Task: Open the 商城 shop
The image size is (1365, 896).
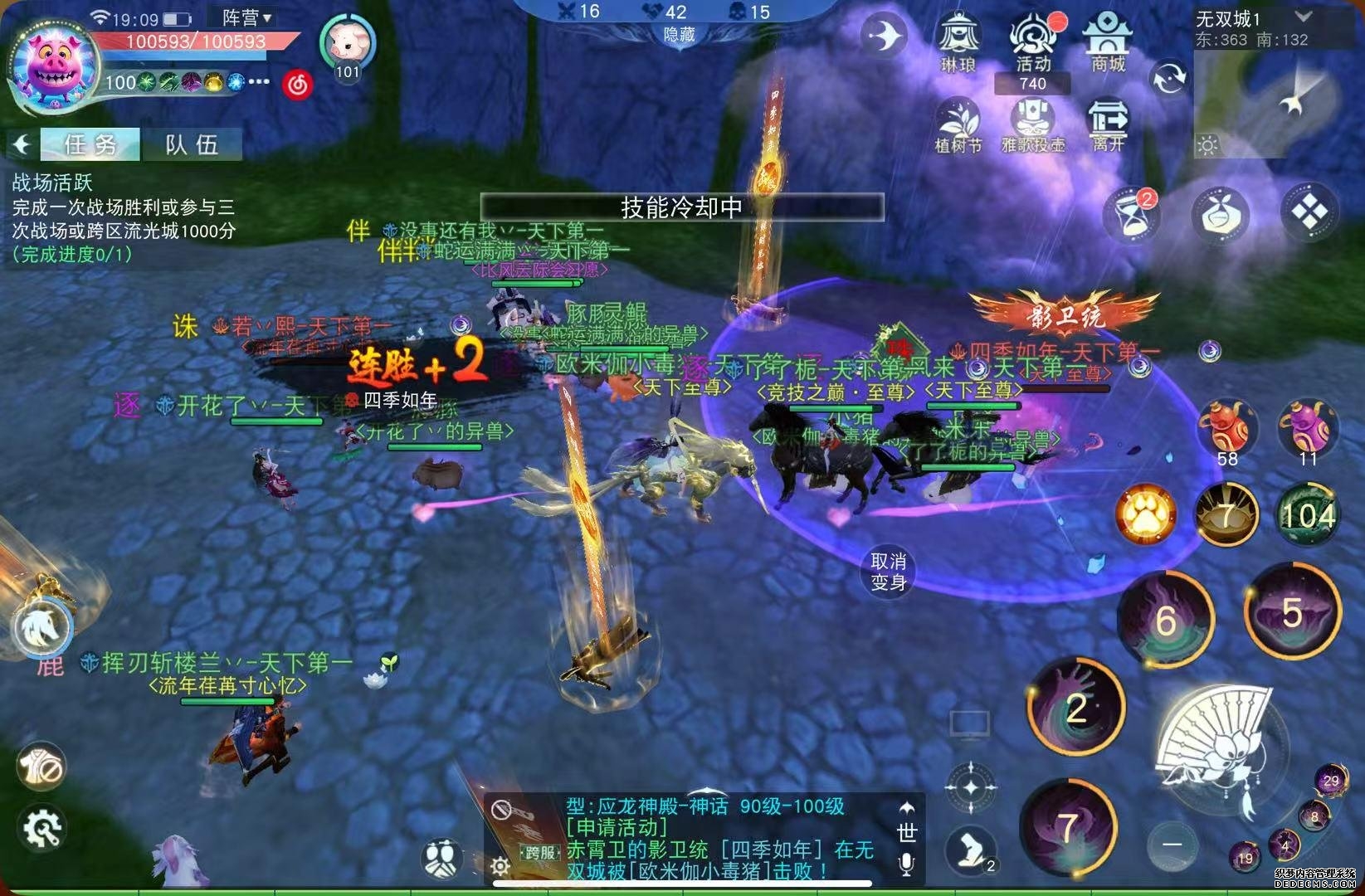Action: tap(1107, 41)
